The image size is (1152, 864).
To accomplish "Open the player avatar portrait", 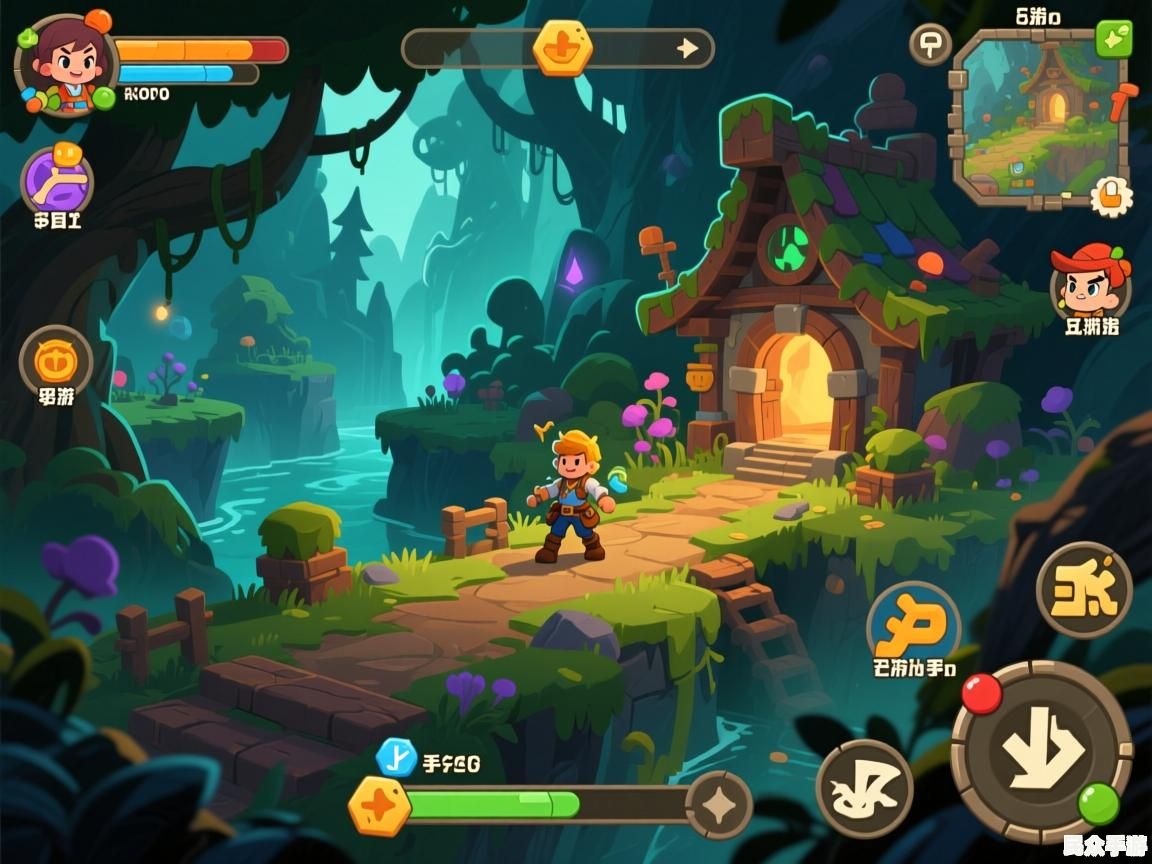I will pyautogui.click(x=65, y=62).
